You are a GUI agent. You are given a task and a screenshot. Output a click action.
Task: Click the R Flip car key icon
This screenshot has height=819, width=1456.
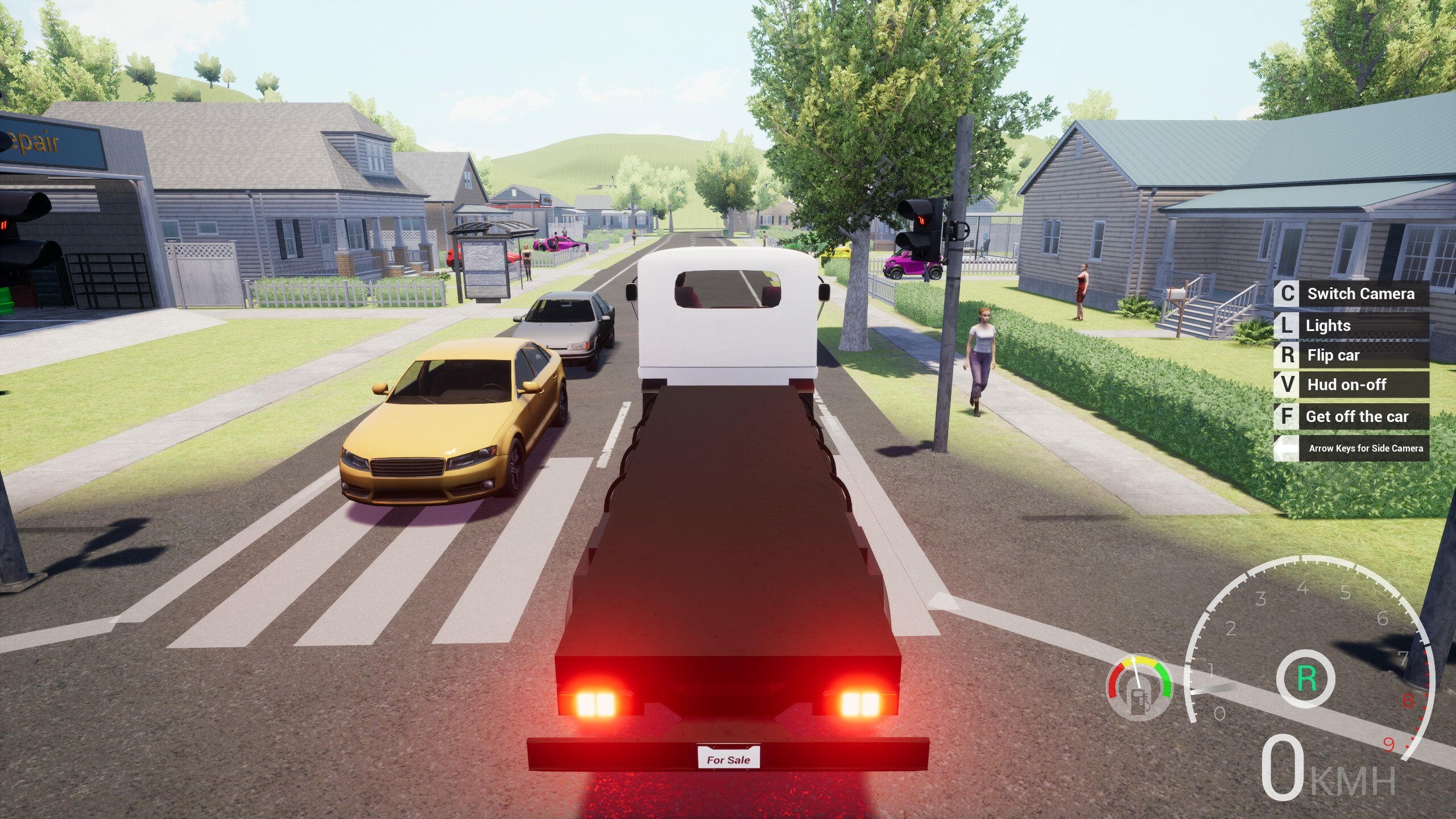[1288, 355]
